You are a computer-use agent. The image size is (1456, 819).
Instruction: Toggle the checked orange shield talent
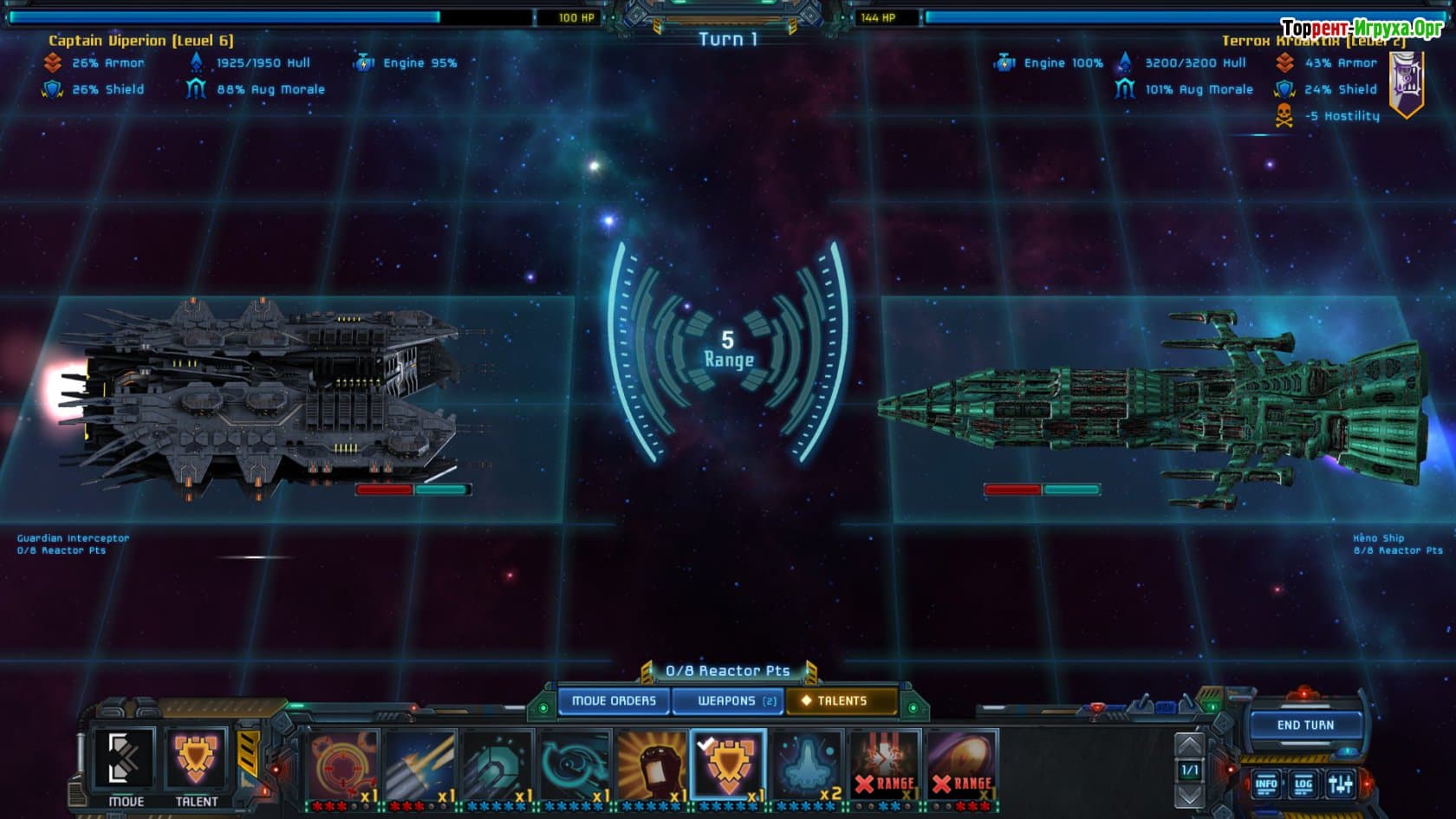(728, 764)
